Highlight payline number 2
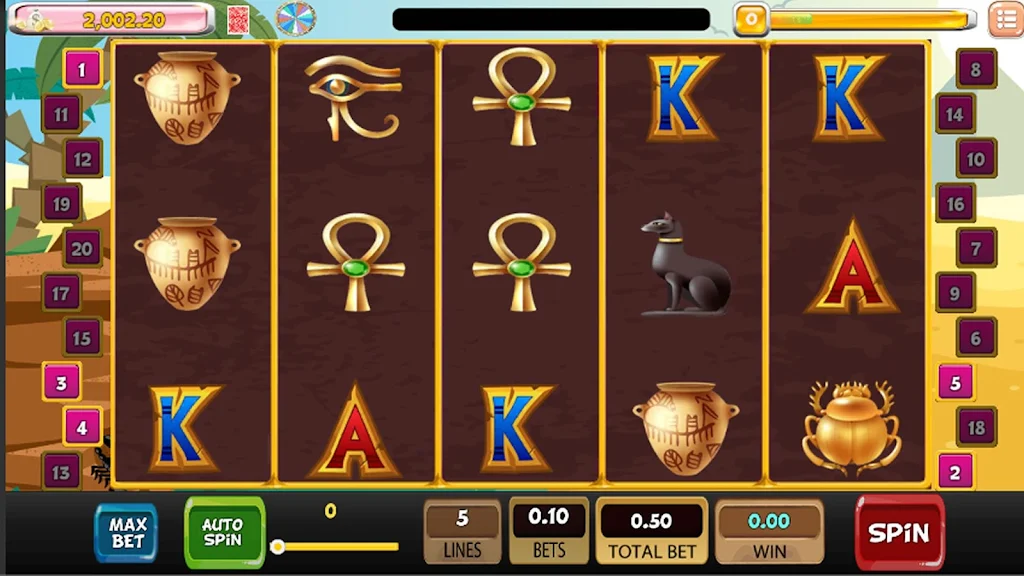 pos(955,471)
